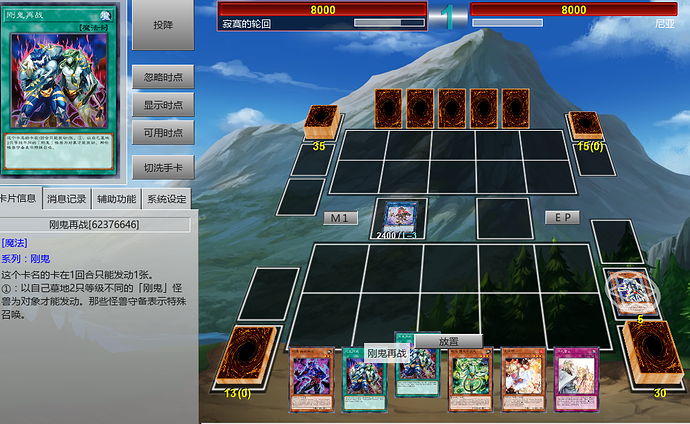Select the leftmost card in your hand
690x424 pixels.
coord(311,380)
